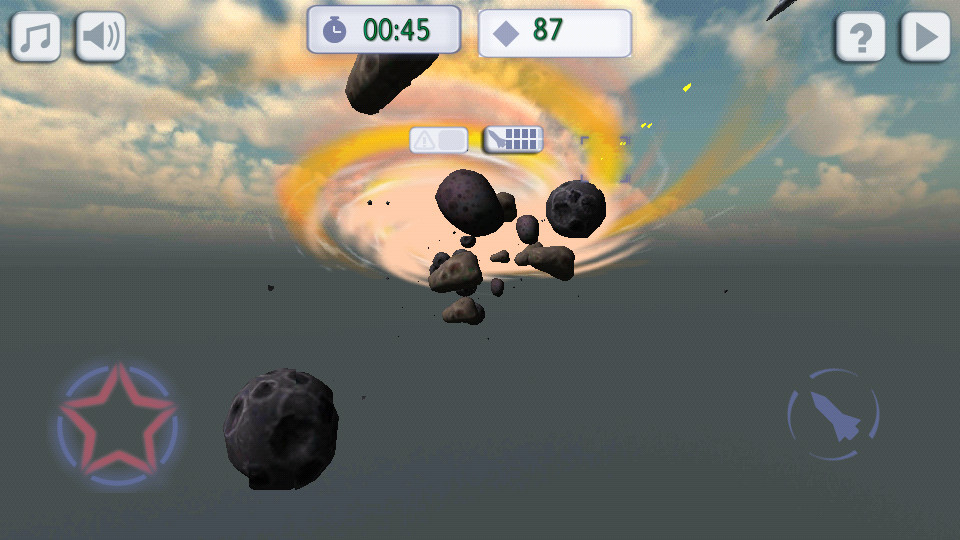
Task: Mute the sound with the speaker button
Action: pyautogui.click(x=101, y=37)
